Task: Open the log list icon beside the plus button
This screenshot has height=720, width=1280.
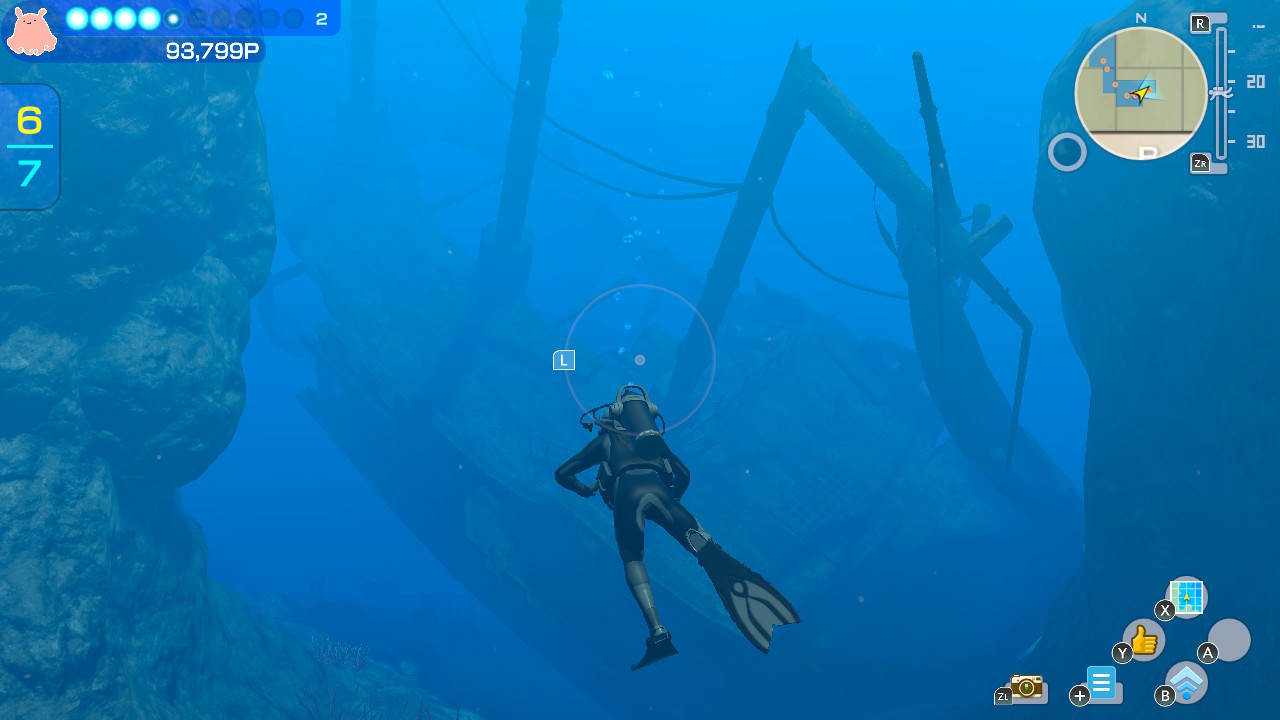Action: point(1103,684)
